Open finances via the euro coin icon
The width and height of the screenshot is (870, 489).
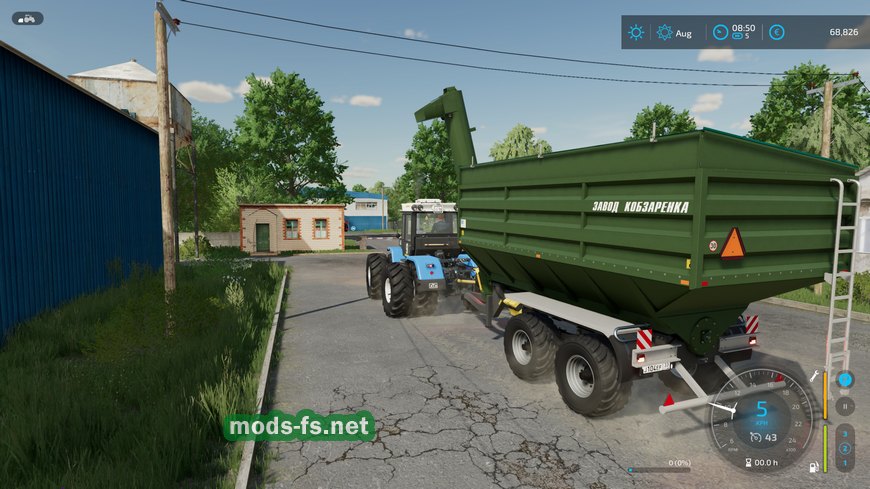click(776, 32)
